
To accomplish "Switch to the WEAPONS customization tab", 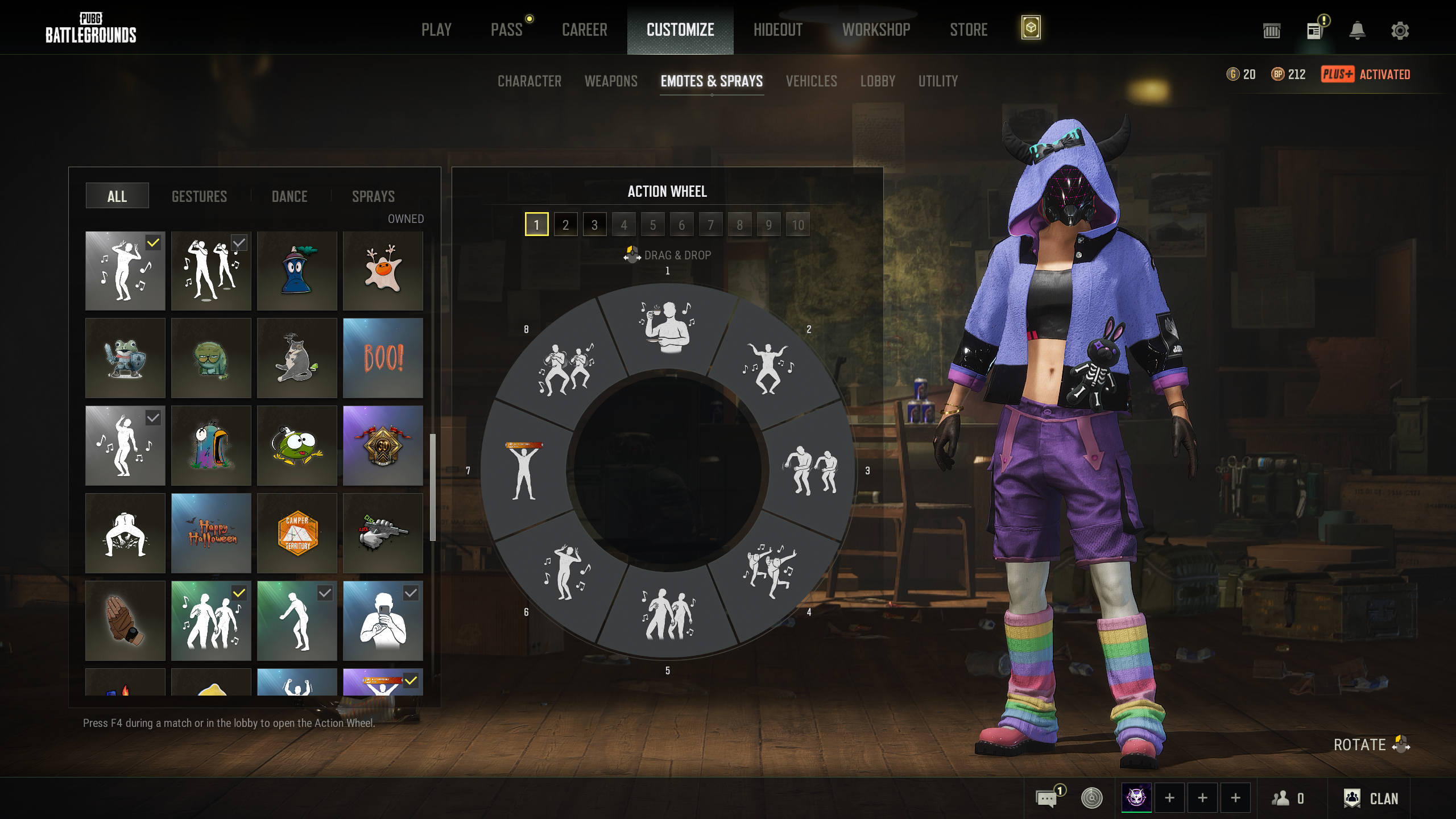I will click(x=611, y=81).
